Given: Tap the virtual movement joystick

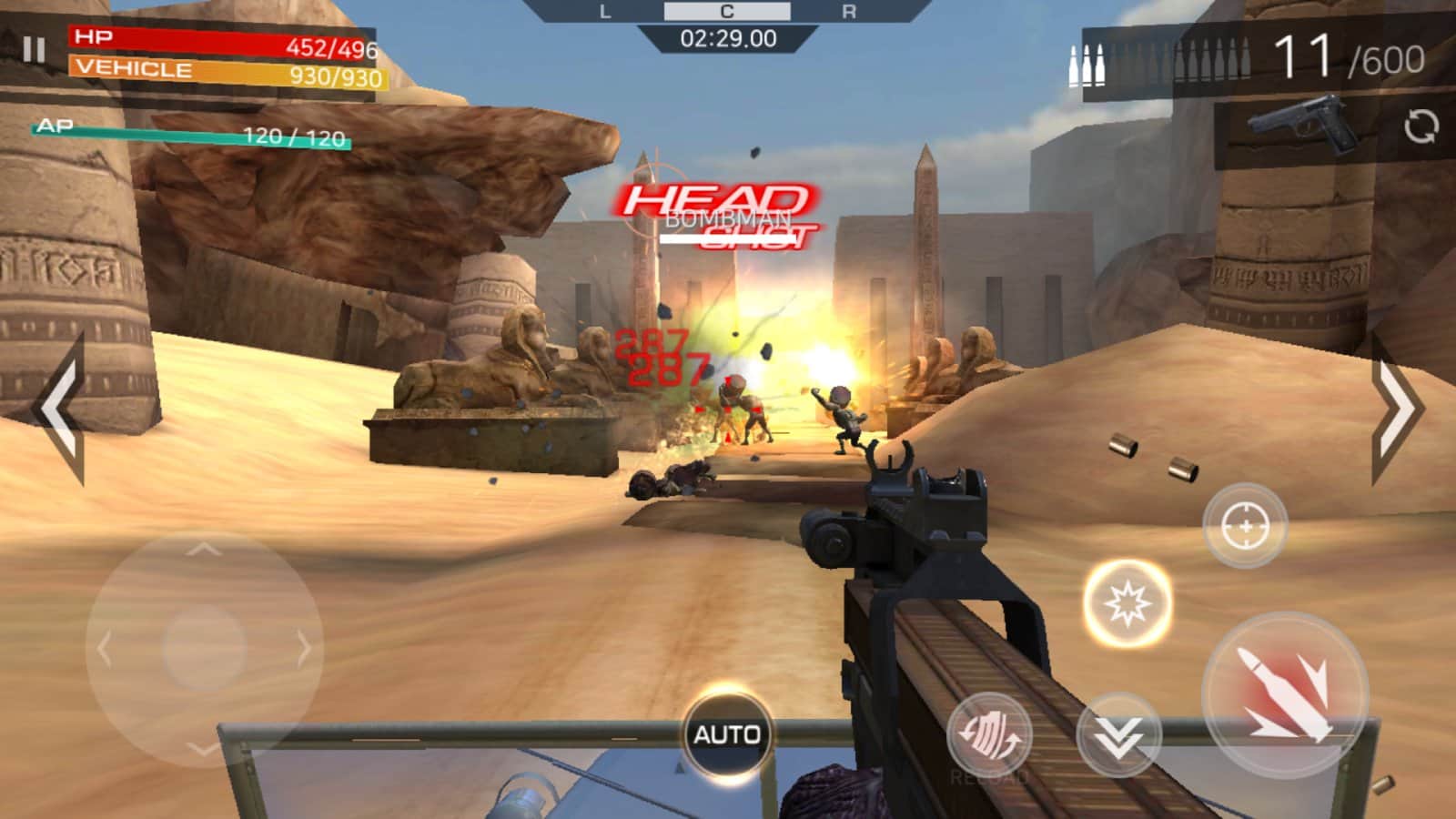Looking at the screenshot, I should pos(204,648).
